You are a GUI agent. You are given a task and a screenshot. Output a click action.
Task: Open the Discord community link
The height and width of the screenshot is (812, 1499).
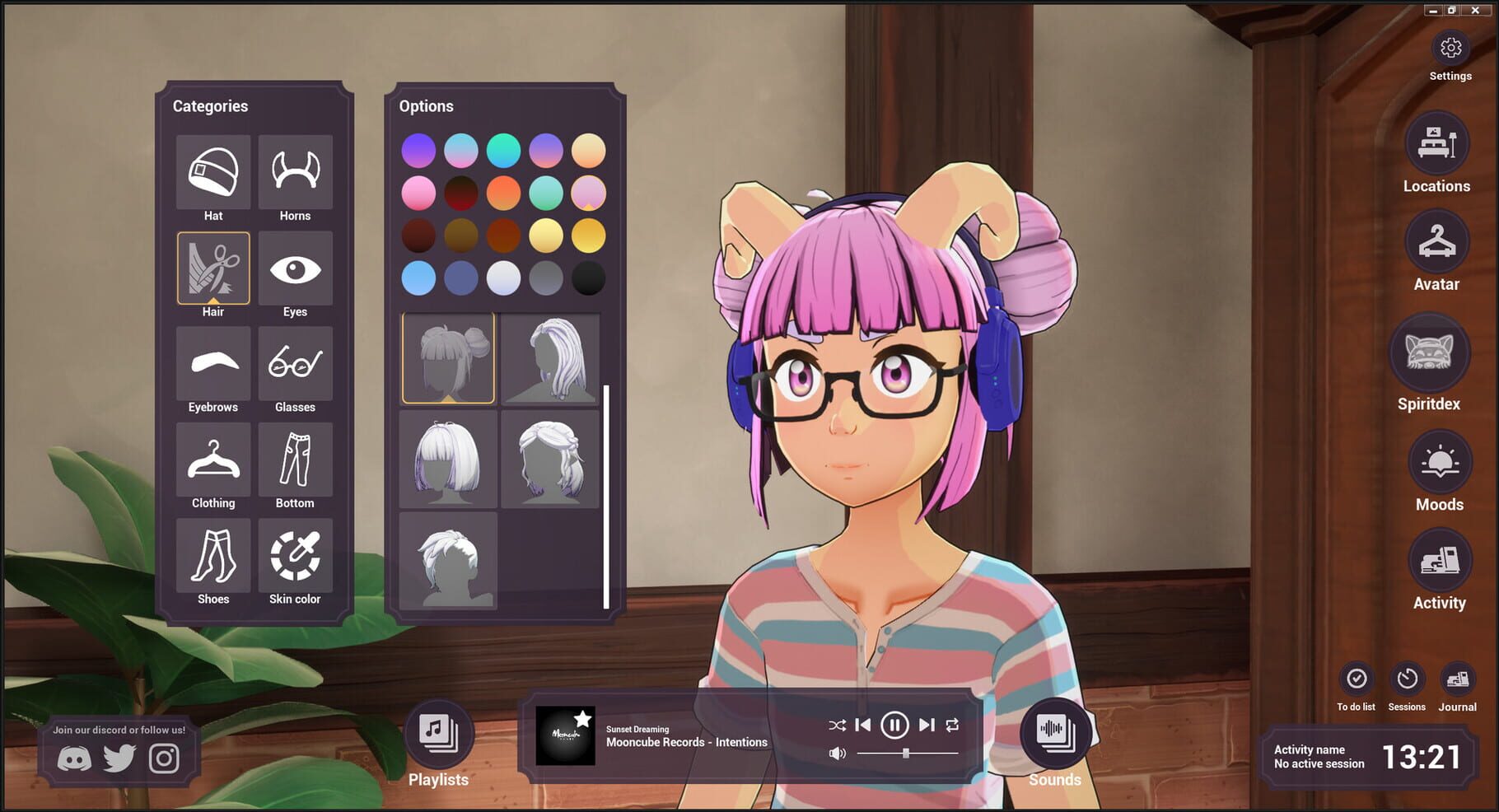(x=72, y=757)
